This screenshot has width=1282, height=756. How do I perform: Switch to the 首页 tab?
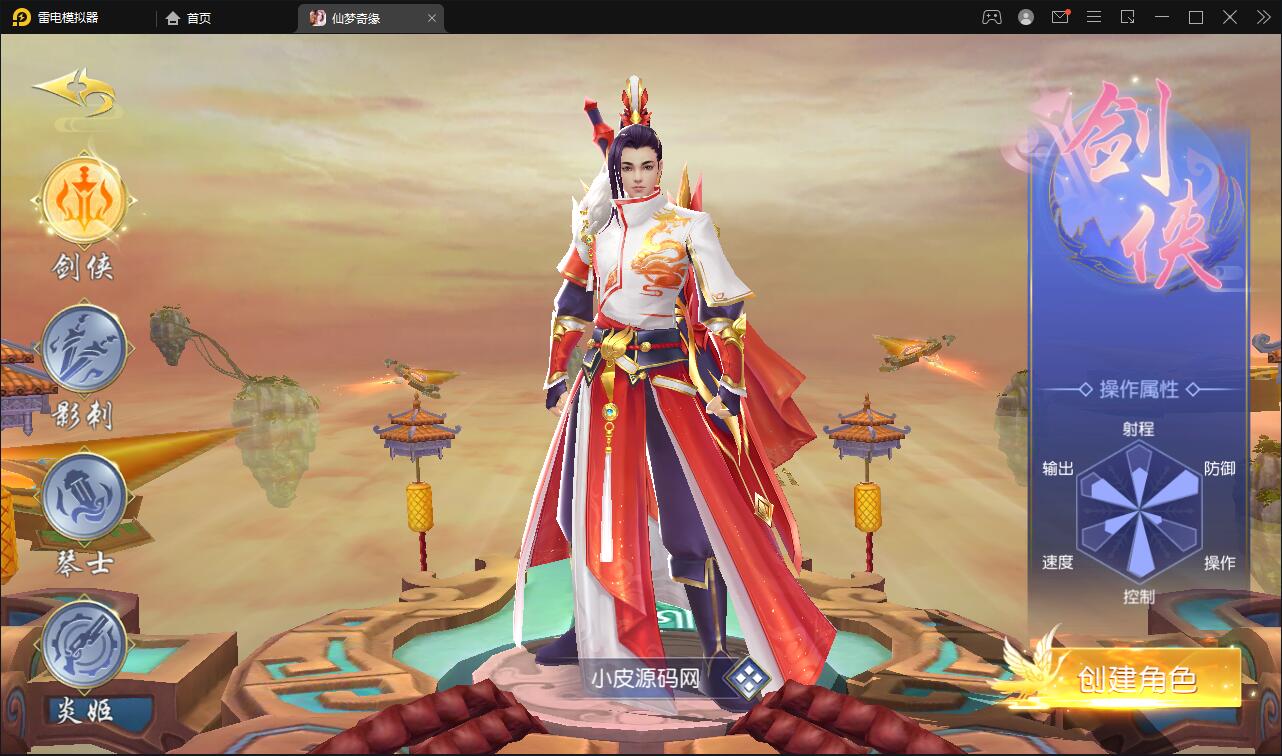190,17
